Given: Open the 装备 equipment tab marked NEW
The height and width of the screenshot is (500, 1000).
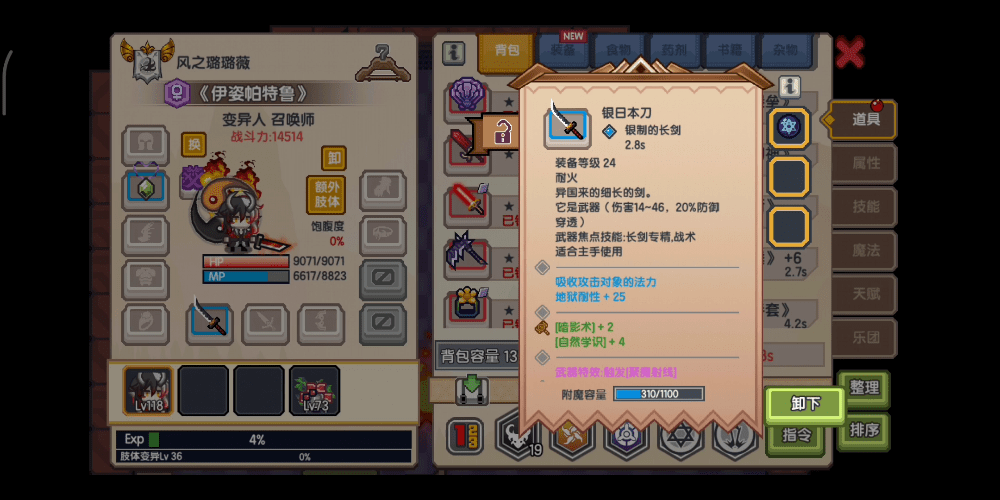Looking at the screenshot, I should [563, 48].
